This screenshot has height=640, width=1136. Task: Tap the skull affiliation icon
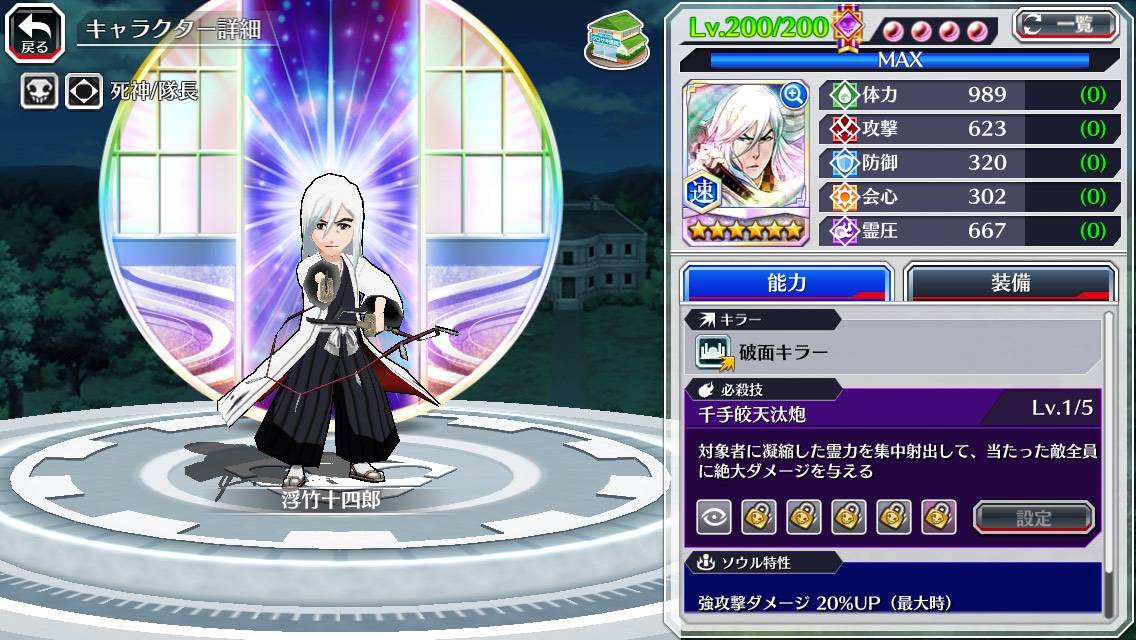38,92
